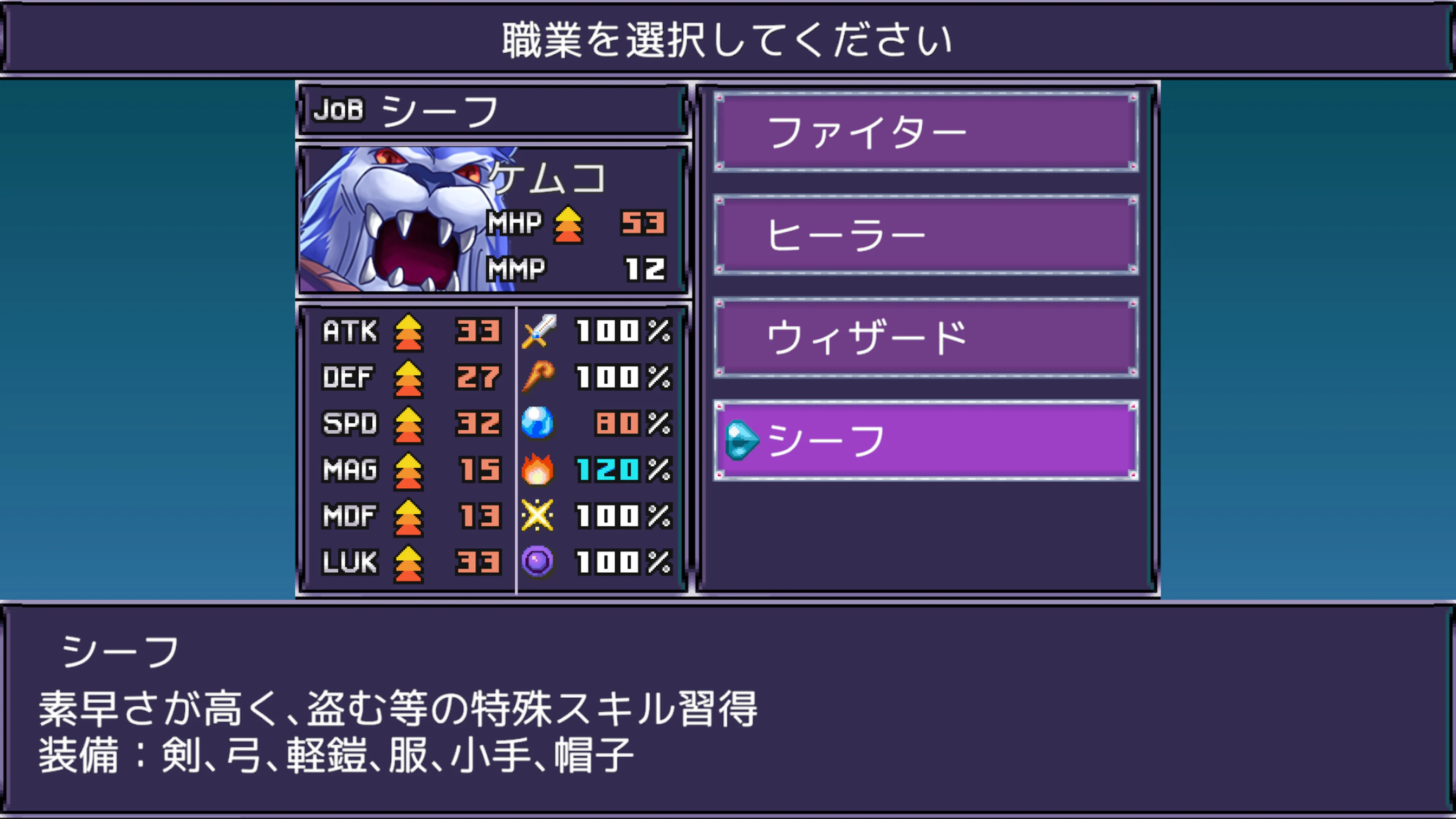
Task: Expand the MAG stat upgrade indicator
Action: (409, 470)
